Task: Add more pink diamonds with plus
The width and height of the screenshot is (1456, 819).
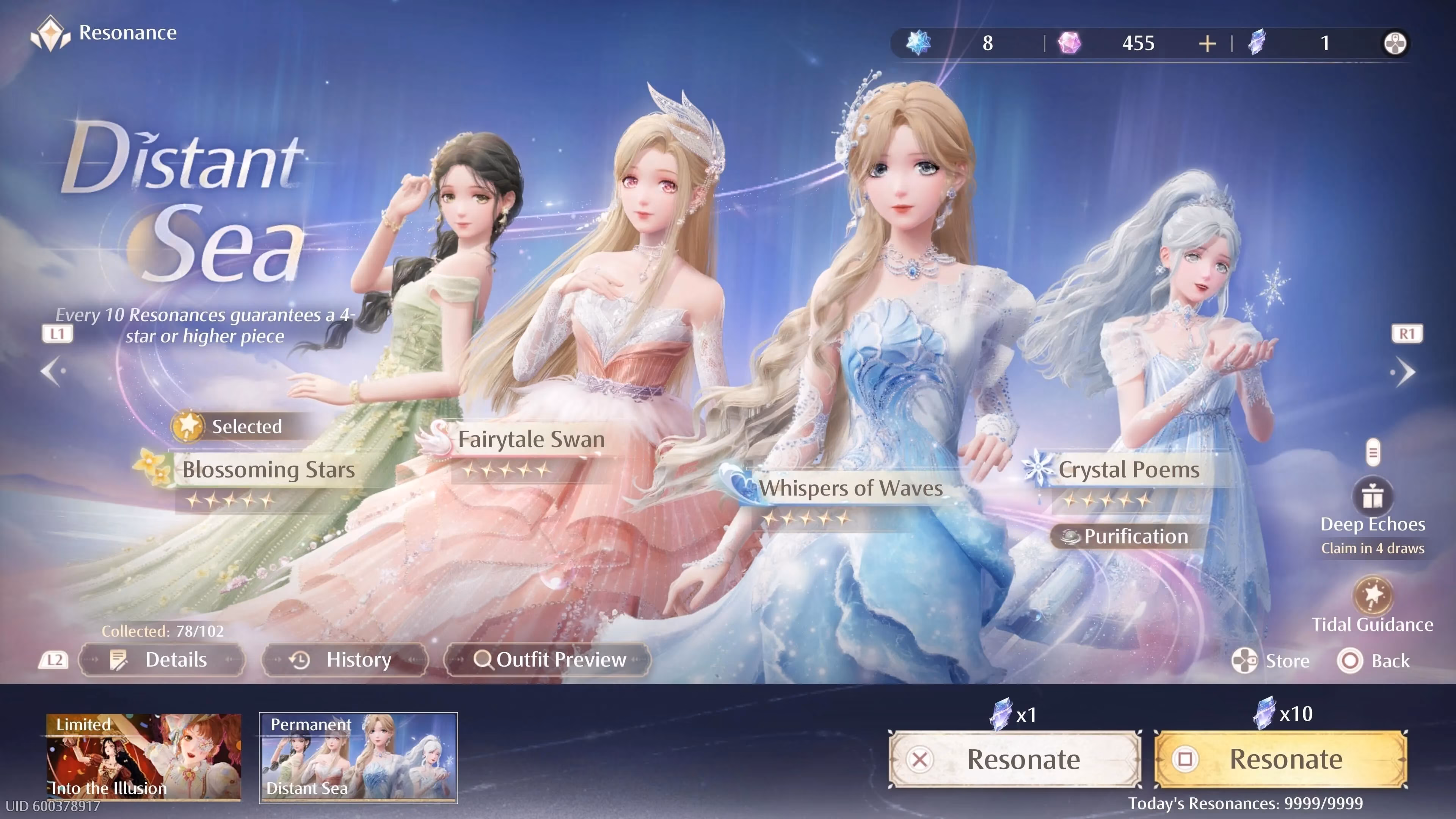Action: coord(1207,44)
